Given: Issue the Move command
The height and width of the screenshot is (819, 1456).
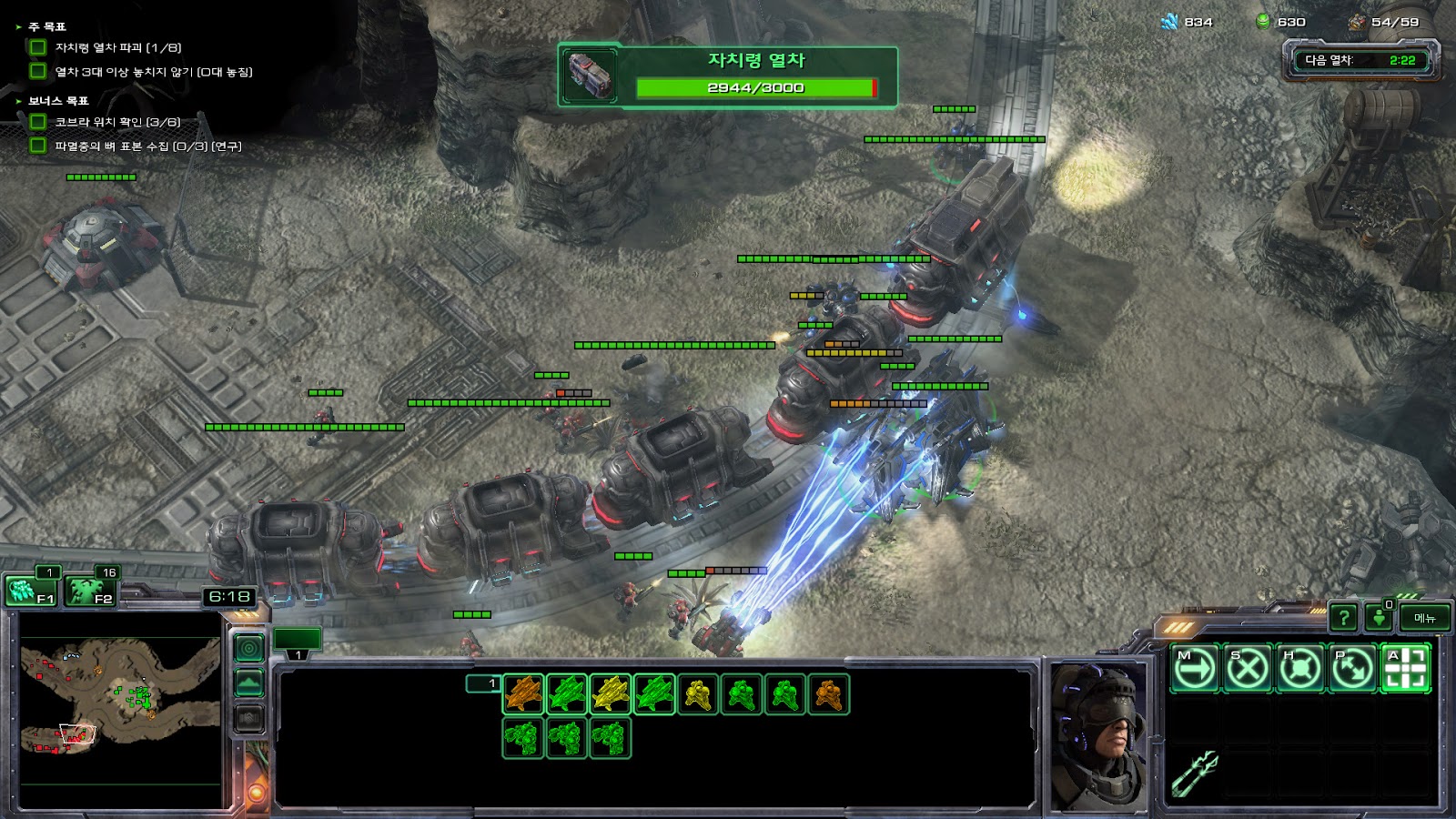Looking at the screenshot, I should (1194, 669).
